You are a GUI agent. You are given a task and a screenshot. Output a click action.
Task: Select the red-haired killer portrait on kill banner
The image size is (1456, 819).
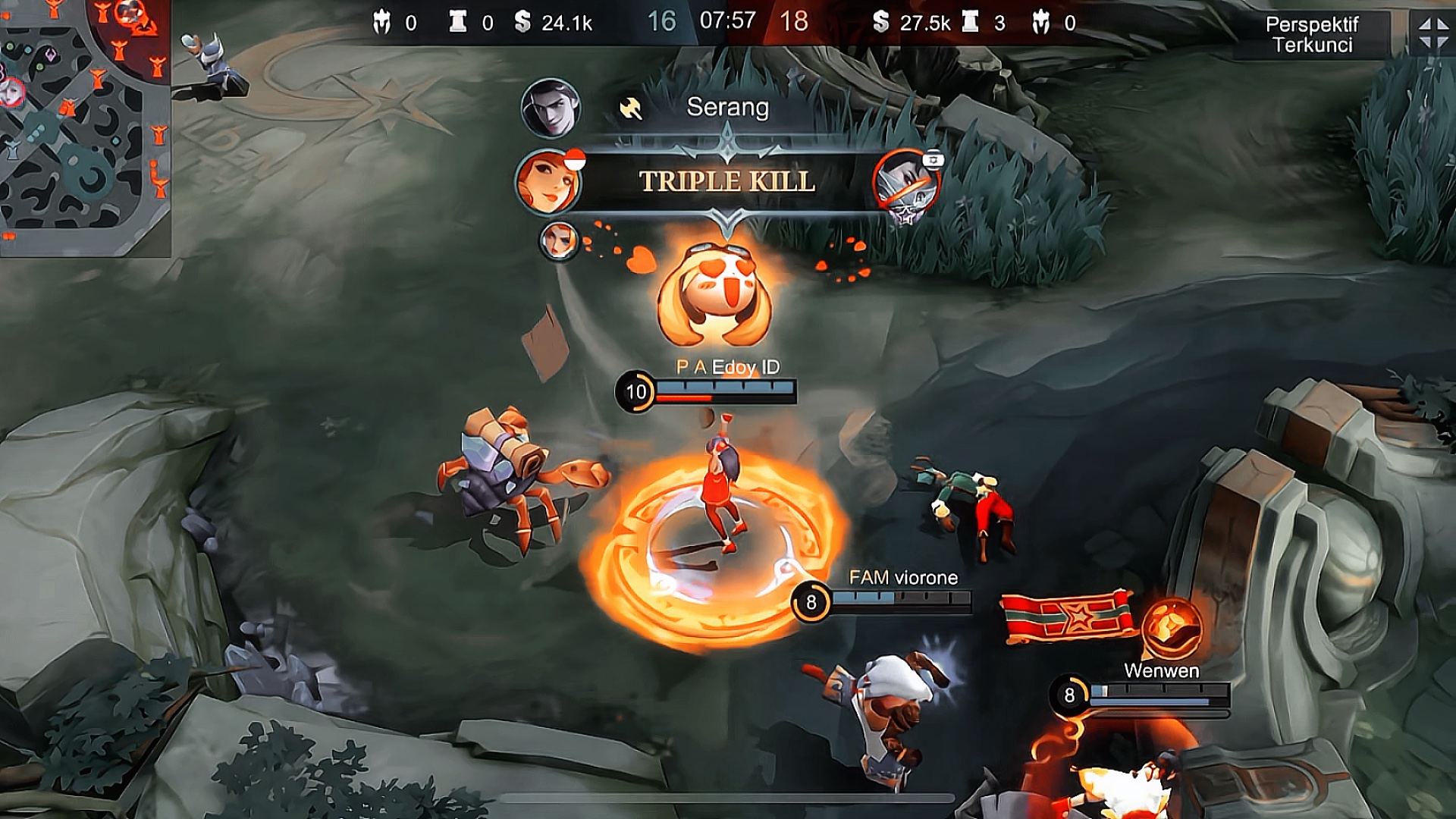coord(548,182)
